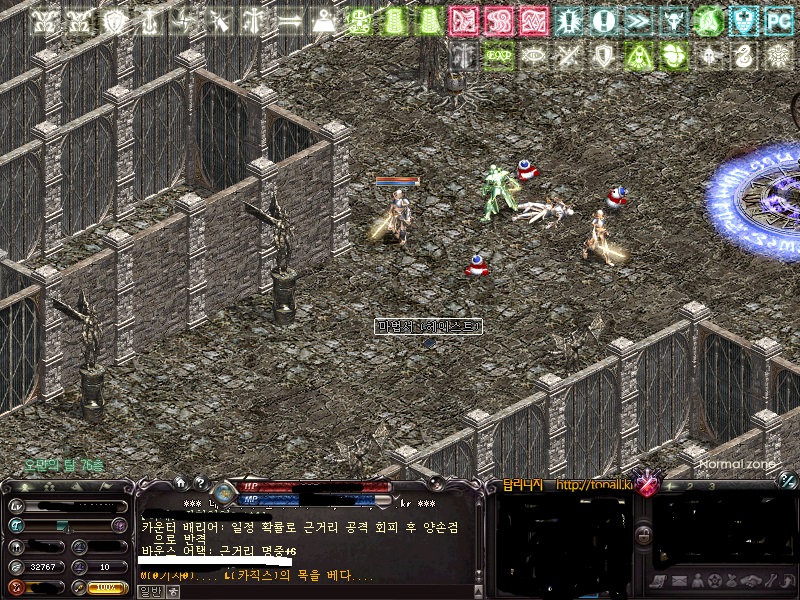The height and width of the screenshot is (600, 800).
Task: Open the question mark help button
Action: (199, 482)
